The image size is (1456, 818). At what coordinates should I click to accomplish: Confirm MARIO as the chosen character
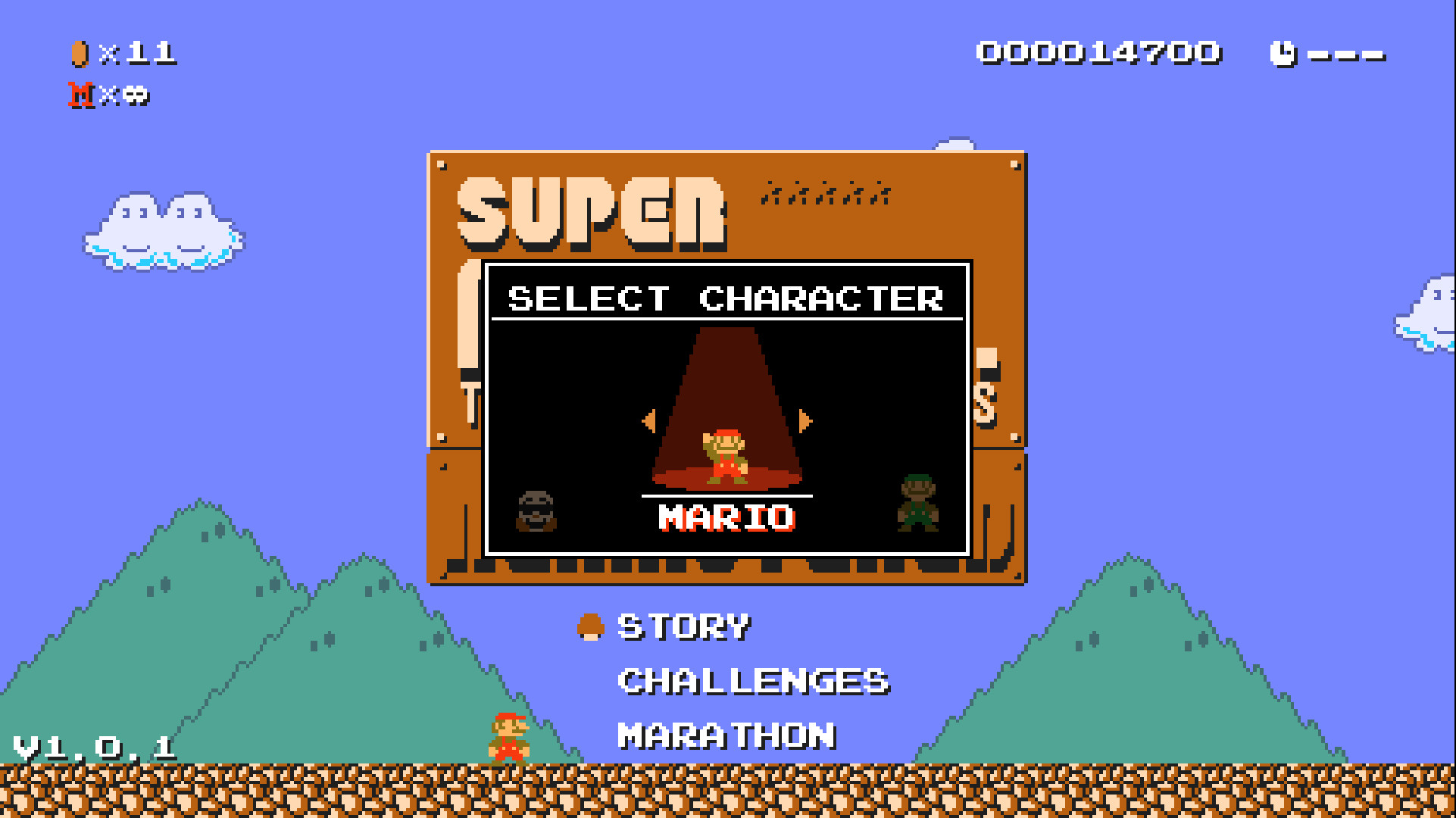pos(725,517)
